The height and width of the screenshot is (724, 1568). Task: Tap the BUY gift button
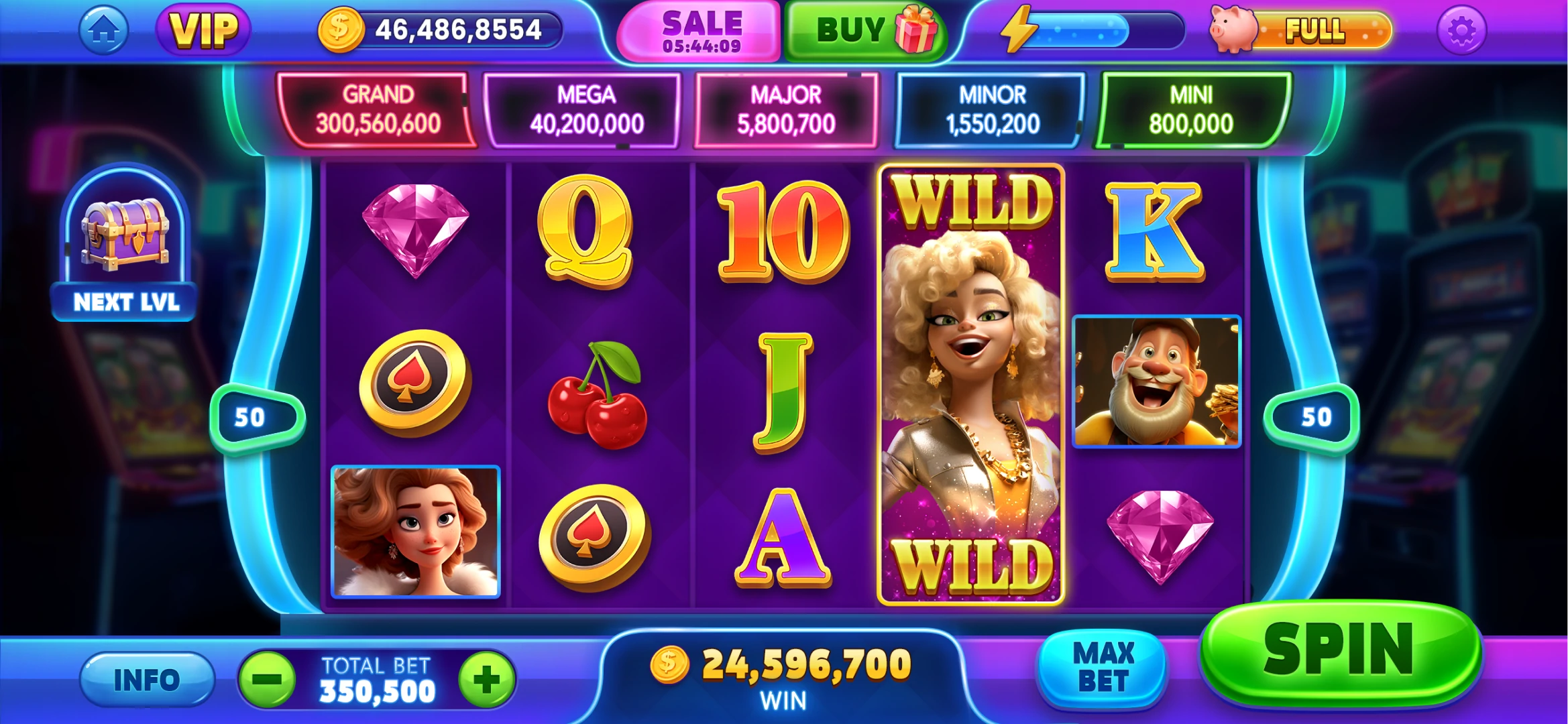866,30
